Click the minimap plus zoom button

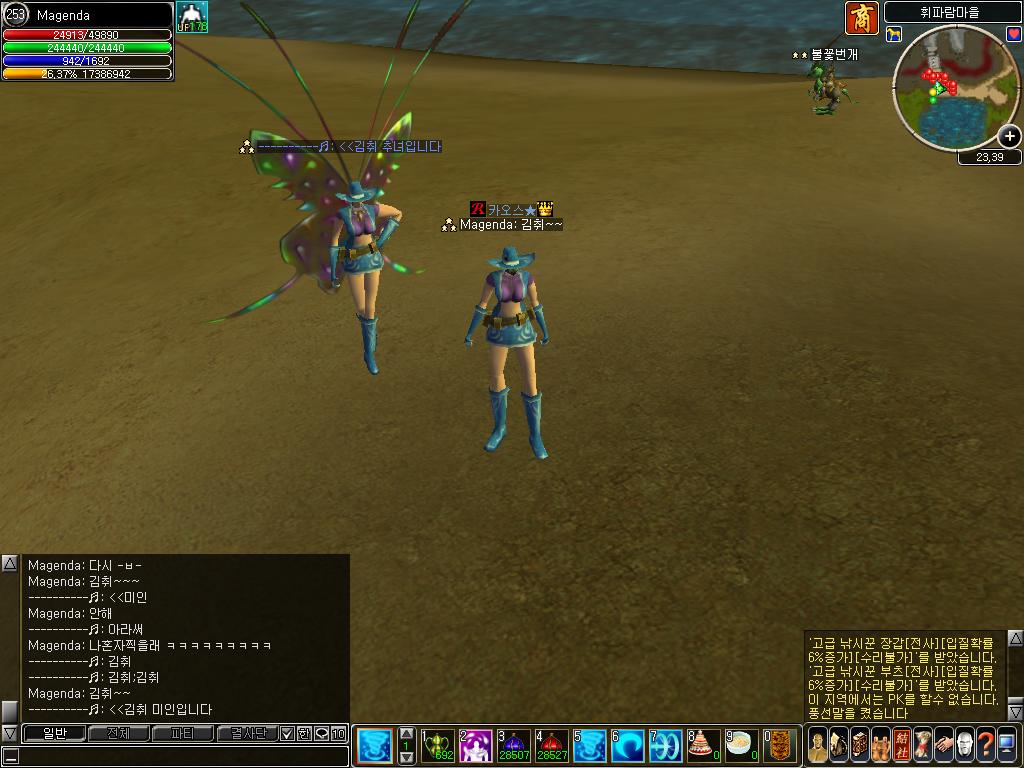pos(1010,137)
